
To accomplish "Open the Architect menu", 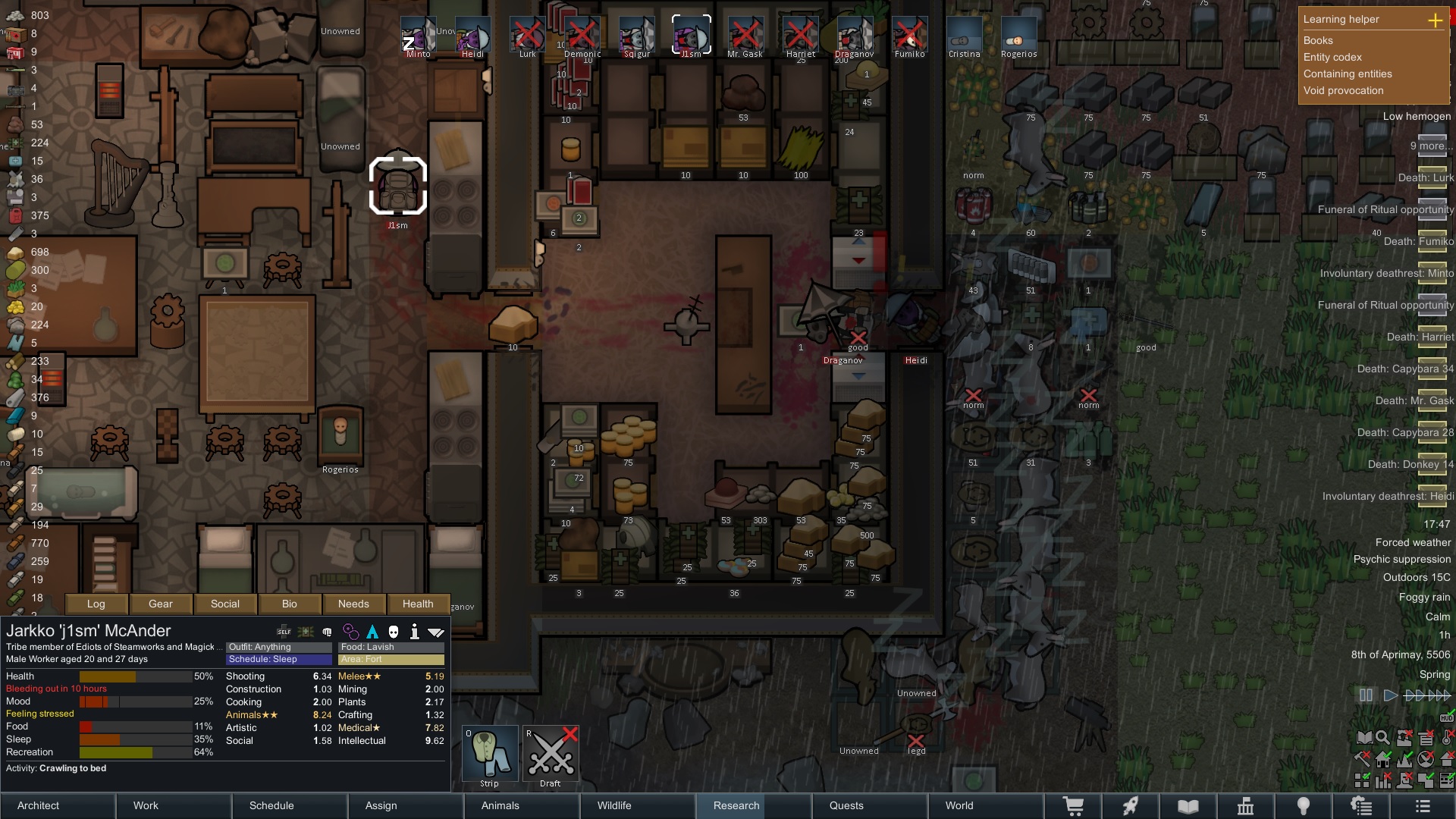I will tap(58, 805).
